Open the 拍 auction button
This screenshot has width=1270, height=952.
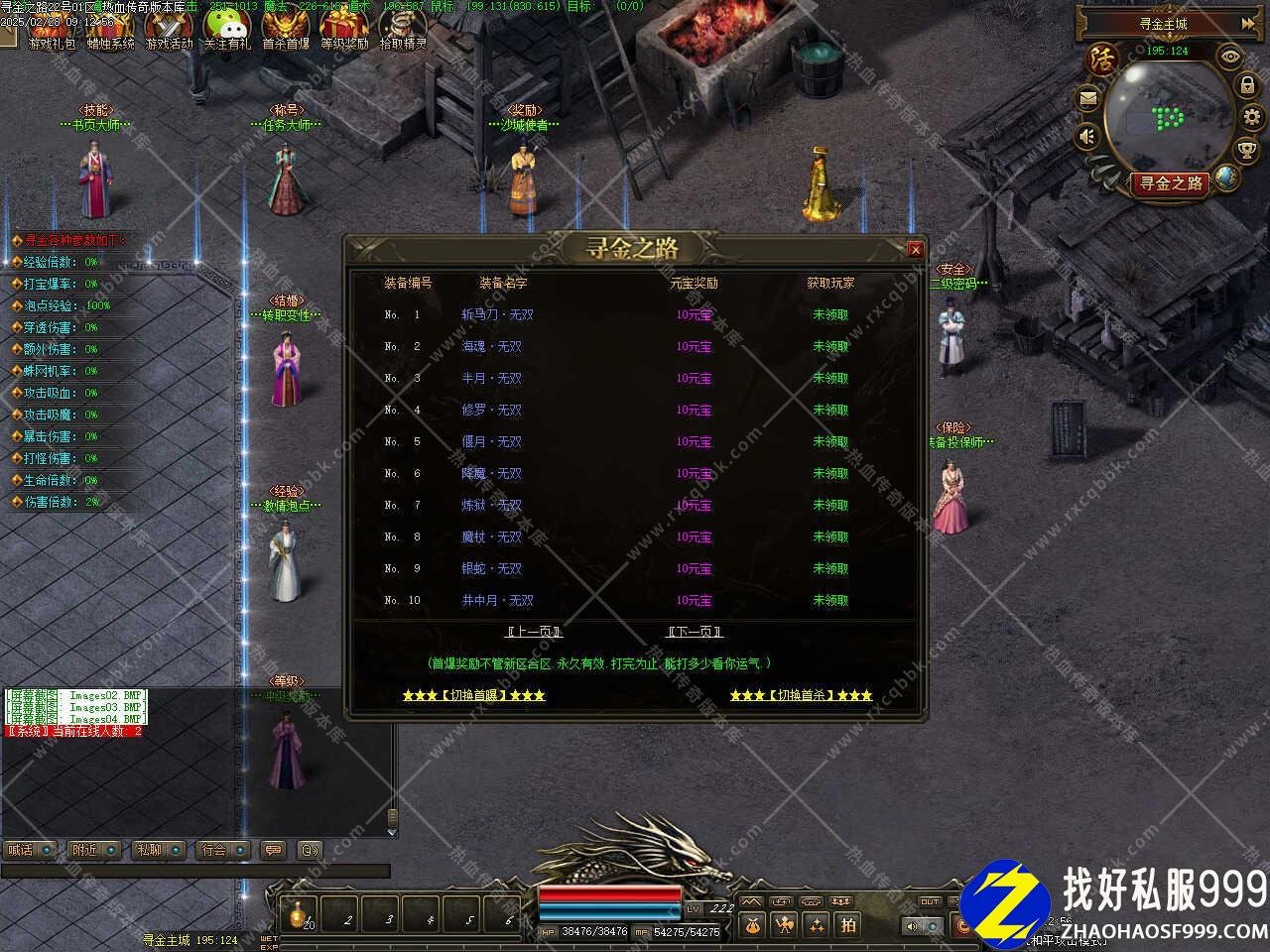(x=848, y=925)
